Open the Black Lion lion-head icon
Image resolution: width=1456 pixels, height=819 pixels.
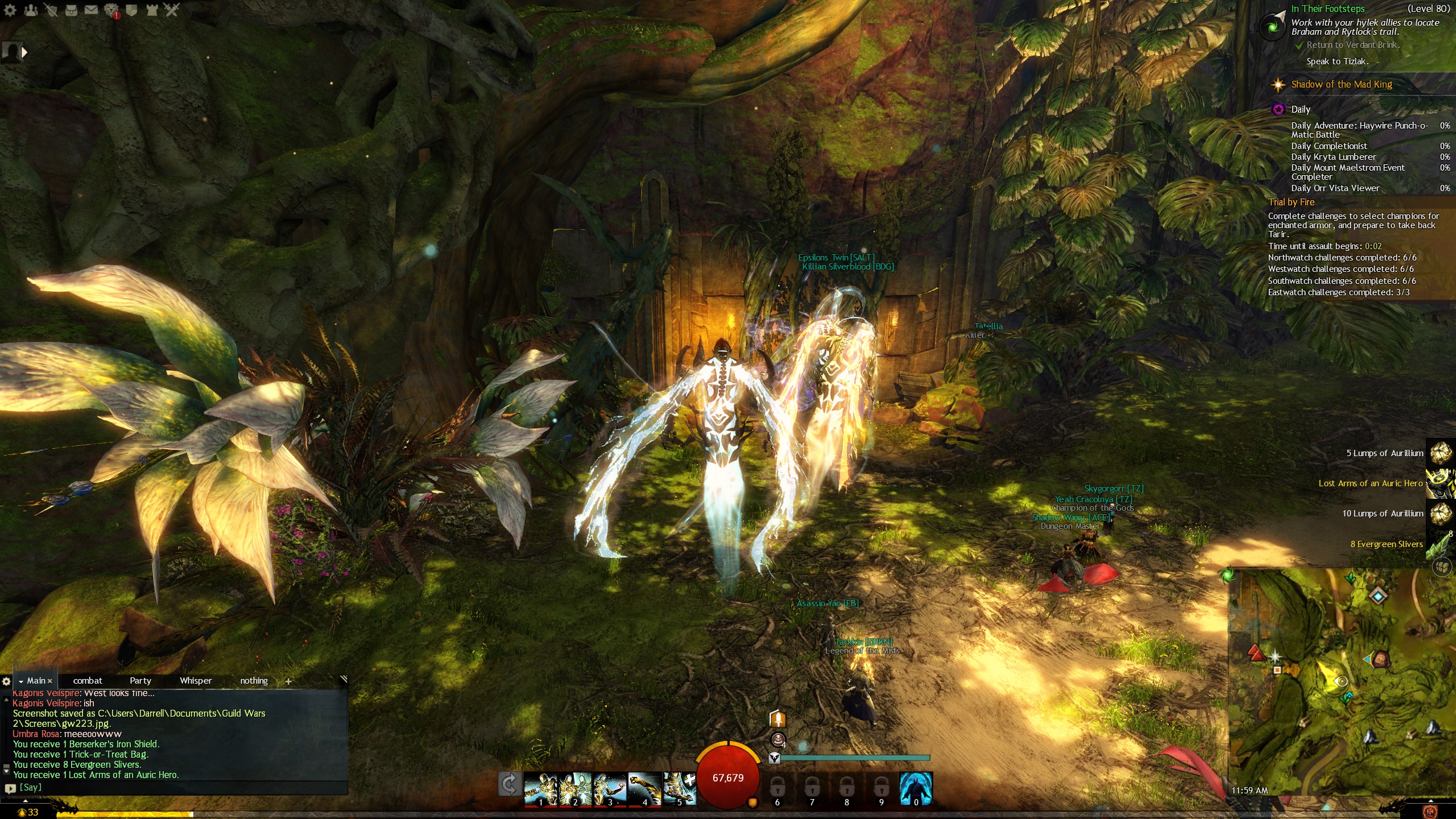point(111,10)
